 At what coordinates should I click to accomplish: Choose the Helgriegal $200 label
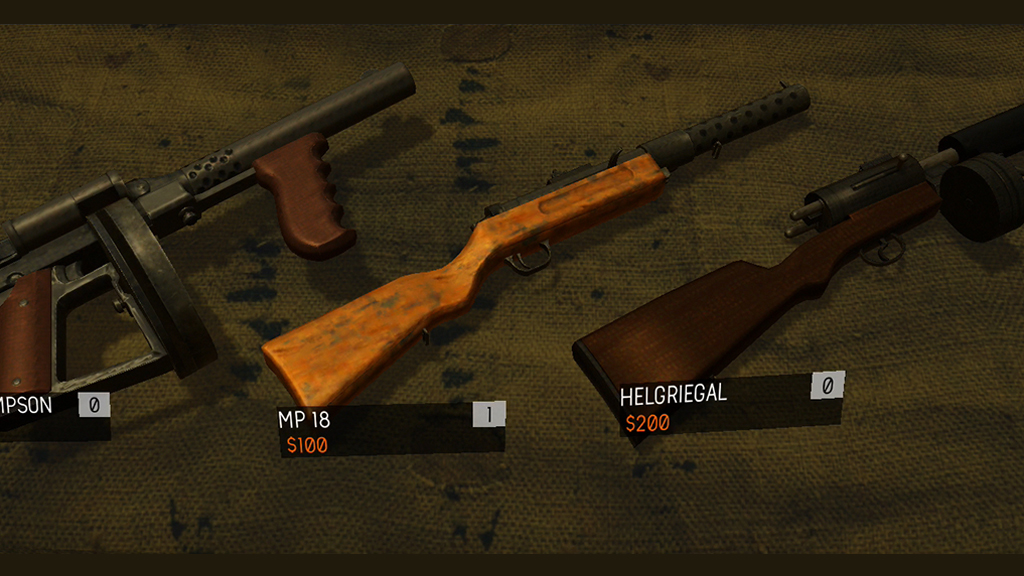647,423
